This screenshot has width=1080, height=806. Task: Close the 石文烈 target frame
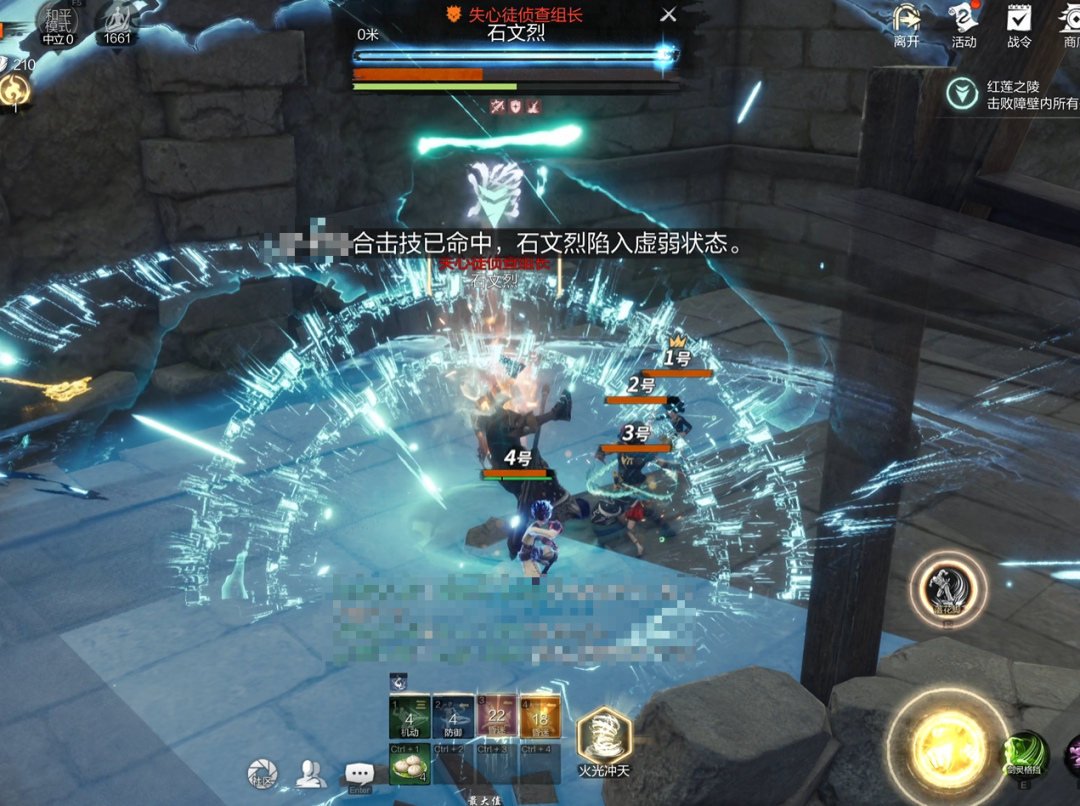(669, 15)
